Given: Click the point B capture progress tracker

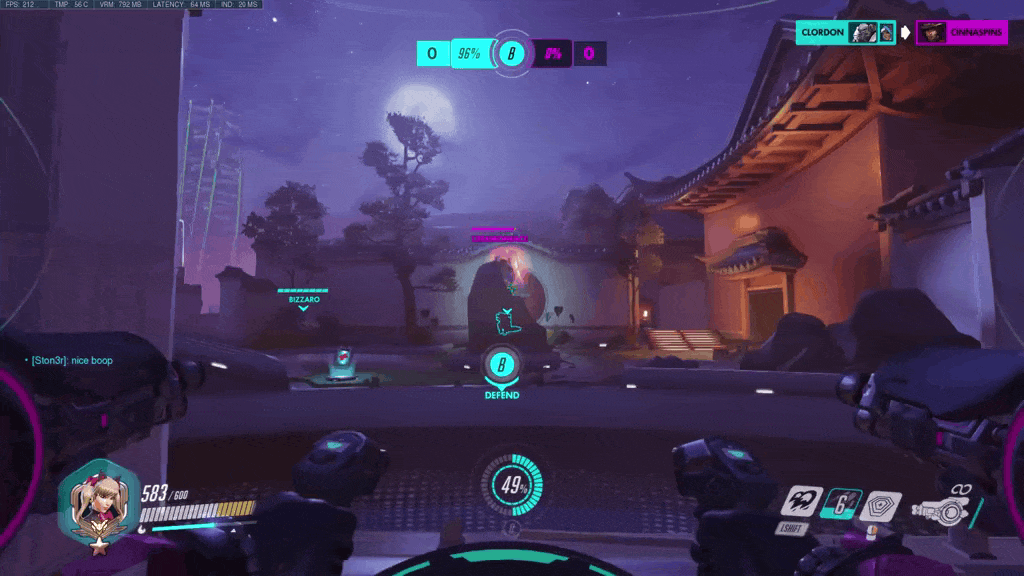Looking at the screenshot, I should tap(511, 53).
